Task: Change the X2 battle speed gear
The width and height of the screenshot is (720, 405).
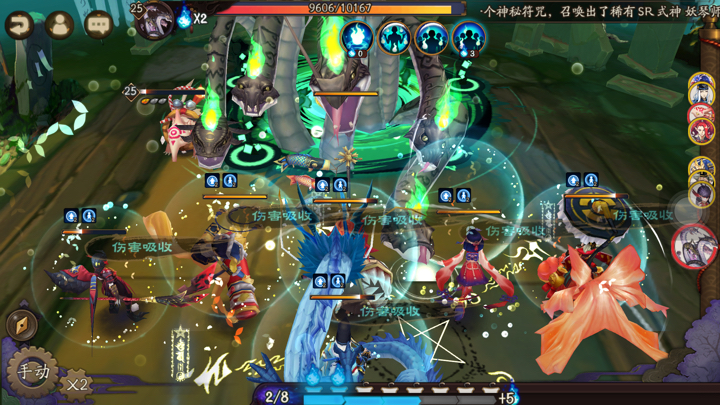Action: click(77, 383)
